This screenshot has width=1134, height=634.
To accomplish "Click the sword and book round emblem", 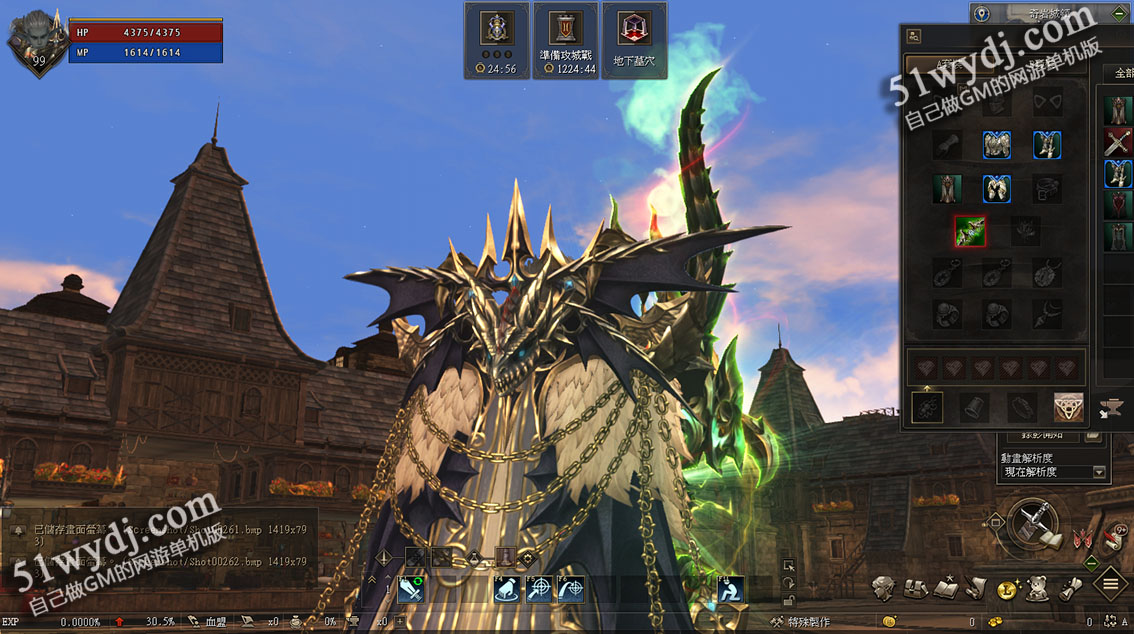I will point(1032,524).
